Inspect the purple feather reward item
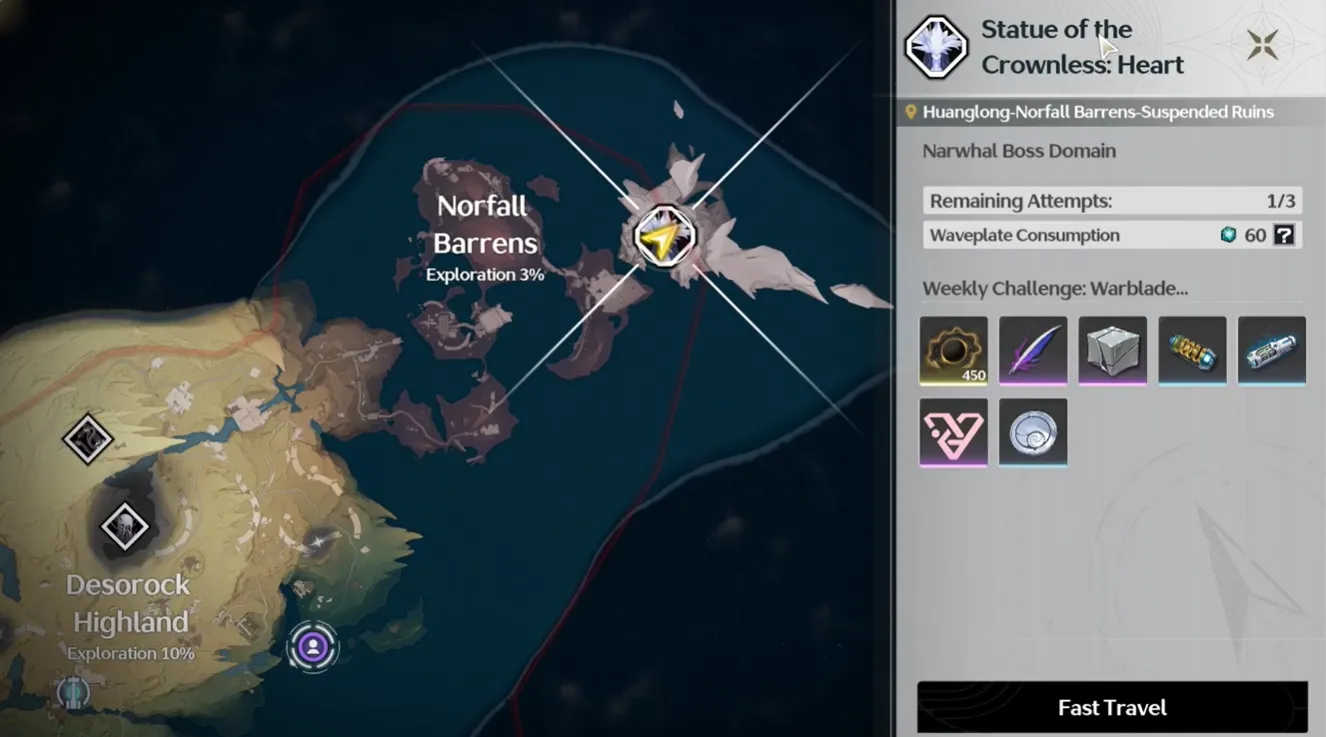Image resolution: width=1326 pixels, height=737 pixels. click(1033, 350)
